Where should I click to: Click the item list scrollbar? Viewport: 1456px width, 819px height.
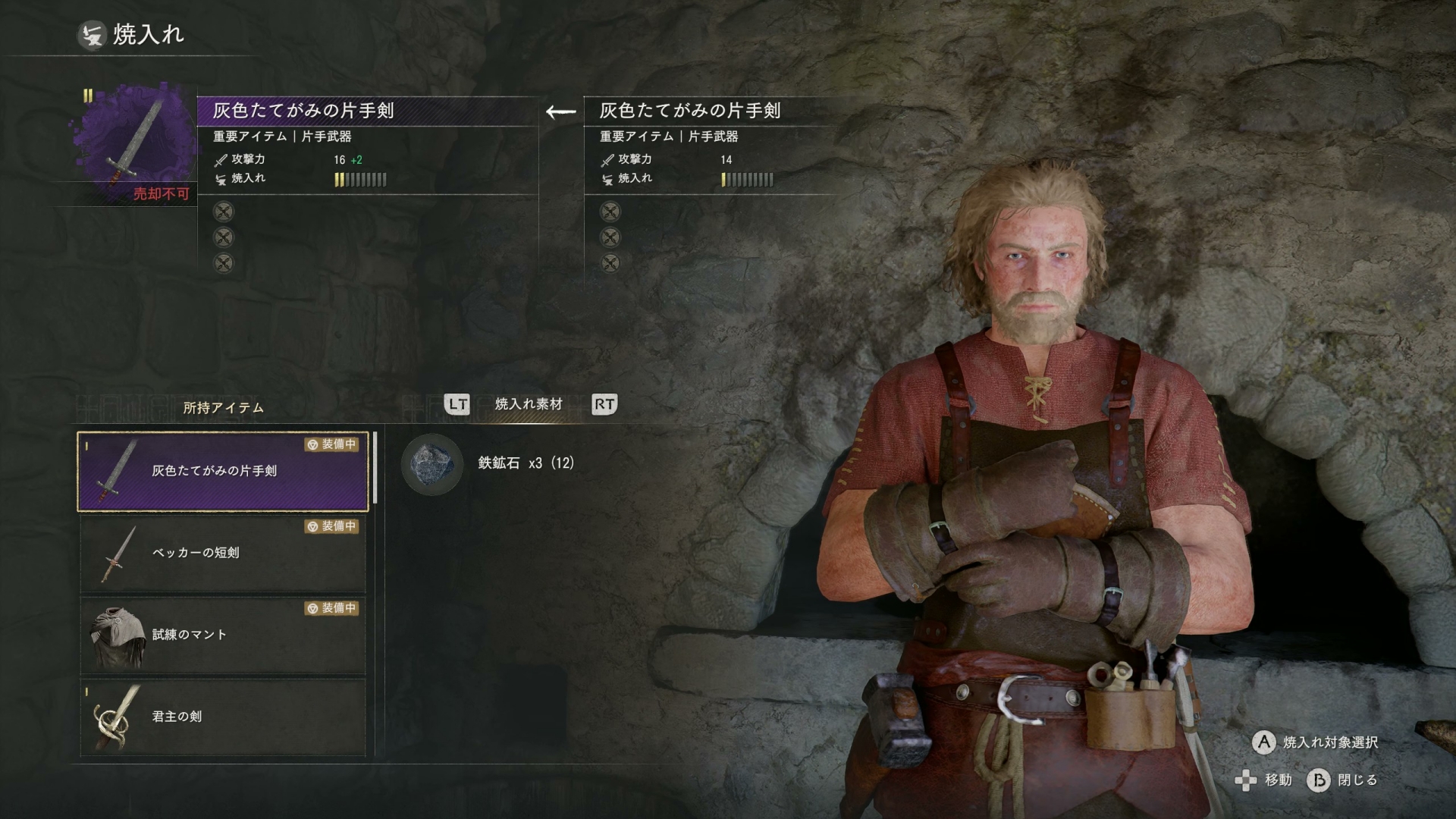coord(375,470)
